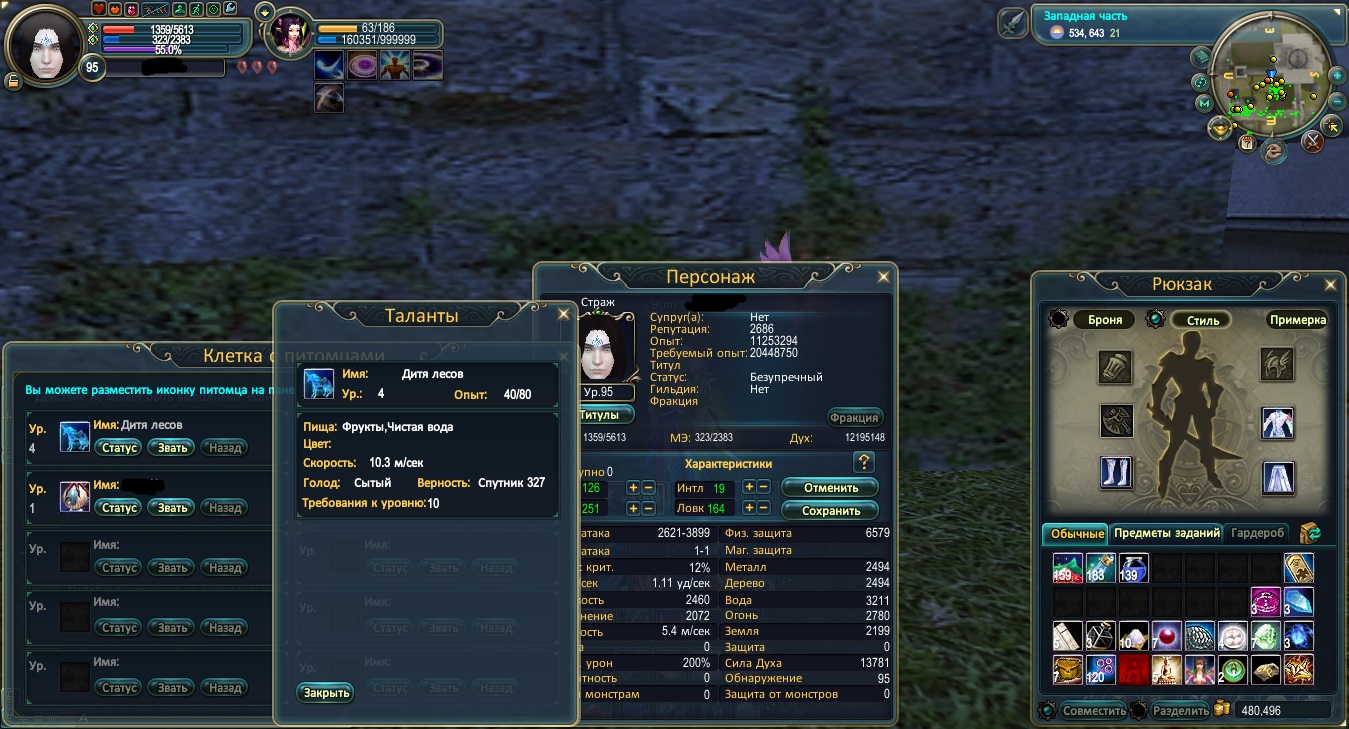Screen dimensions: 1349x729
Task: Click Совместить to merge item stacks
Action: (x=1093, y=711)
